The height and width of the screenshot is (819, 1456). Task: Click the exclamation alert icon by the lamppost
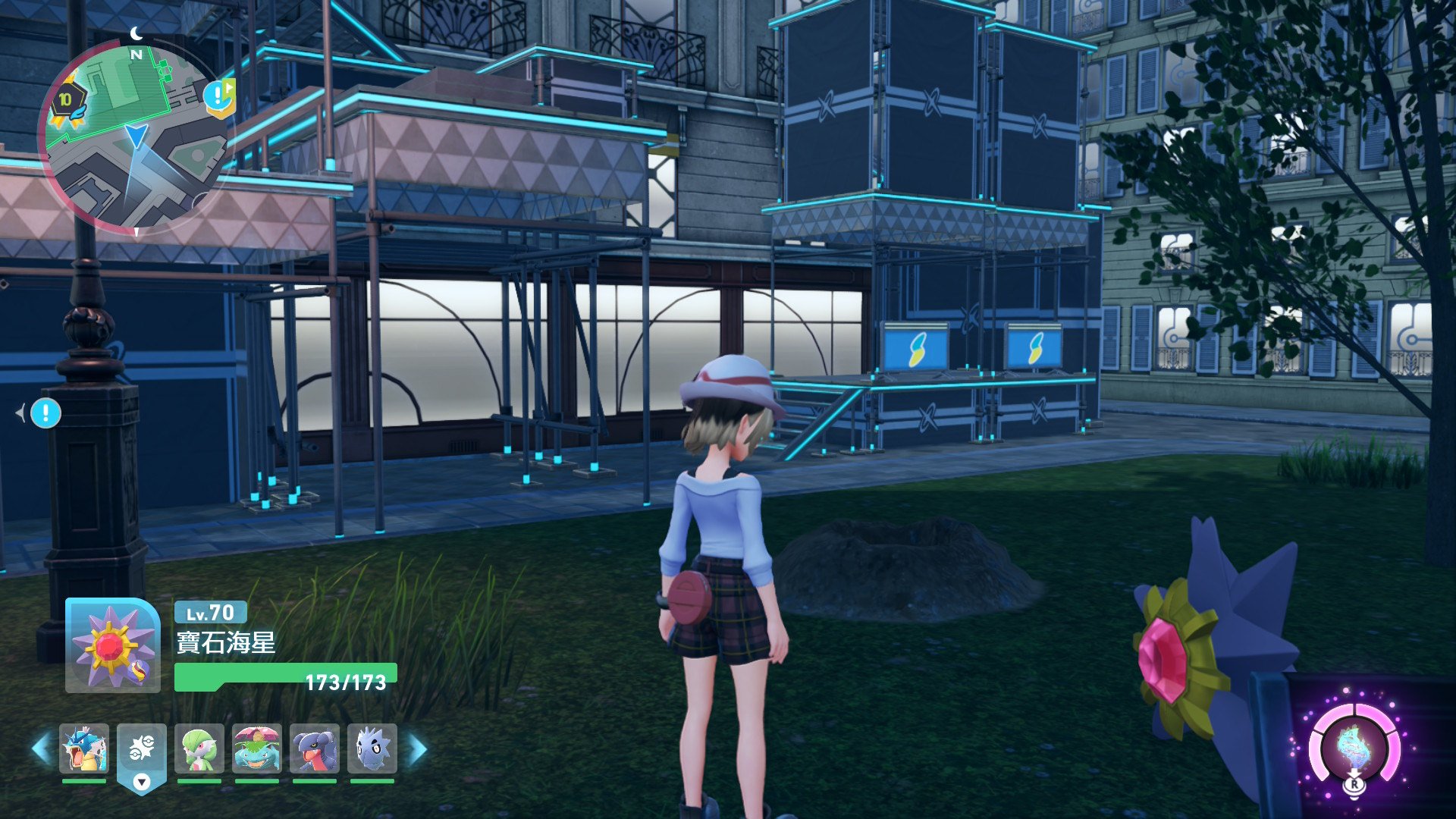[45, 413]
